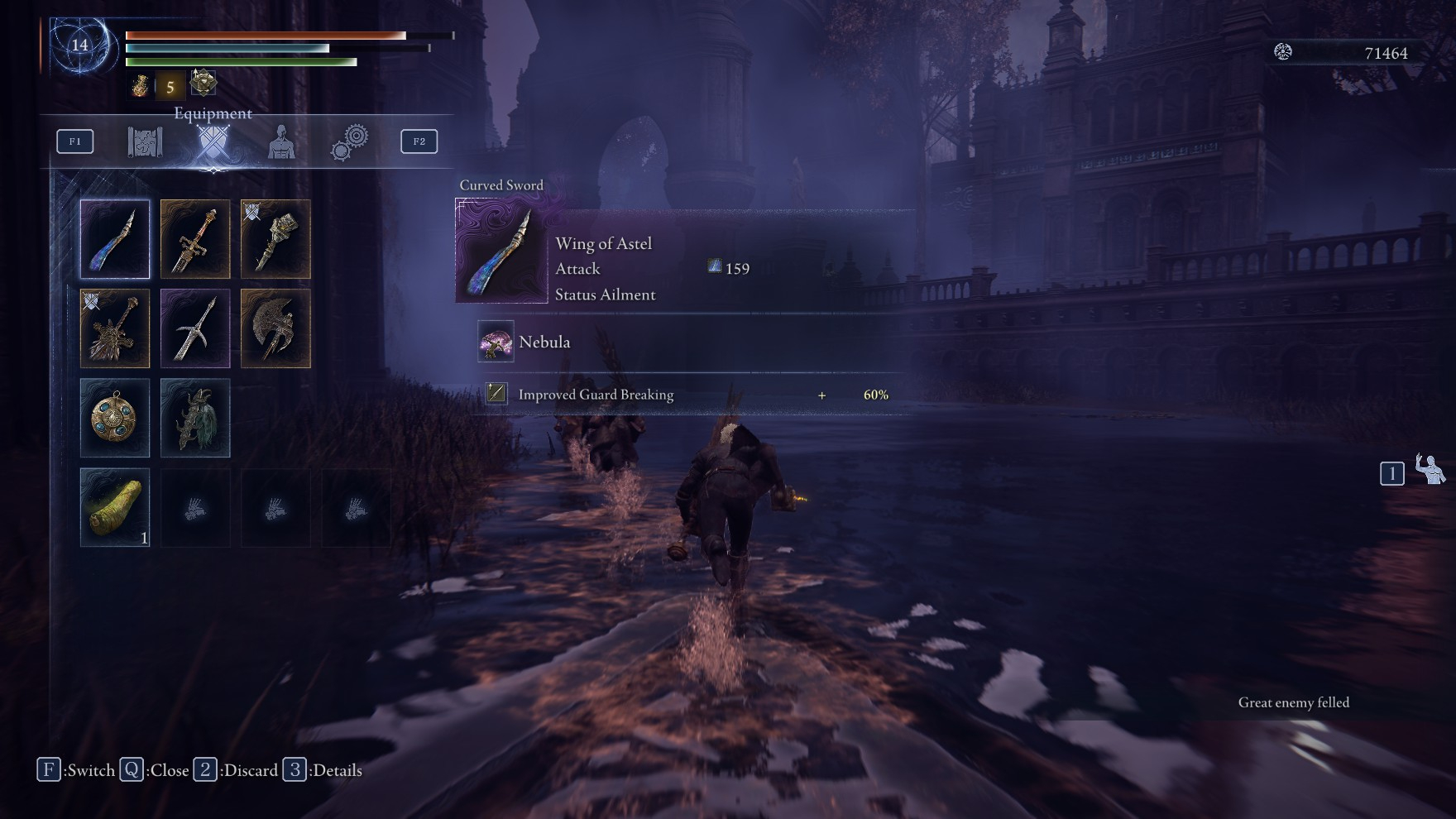Open the crossed swords Equipment tab
This screenshot has height=819, width=1456.
[x=213, y=142]
